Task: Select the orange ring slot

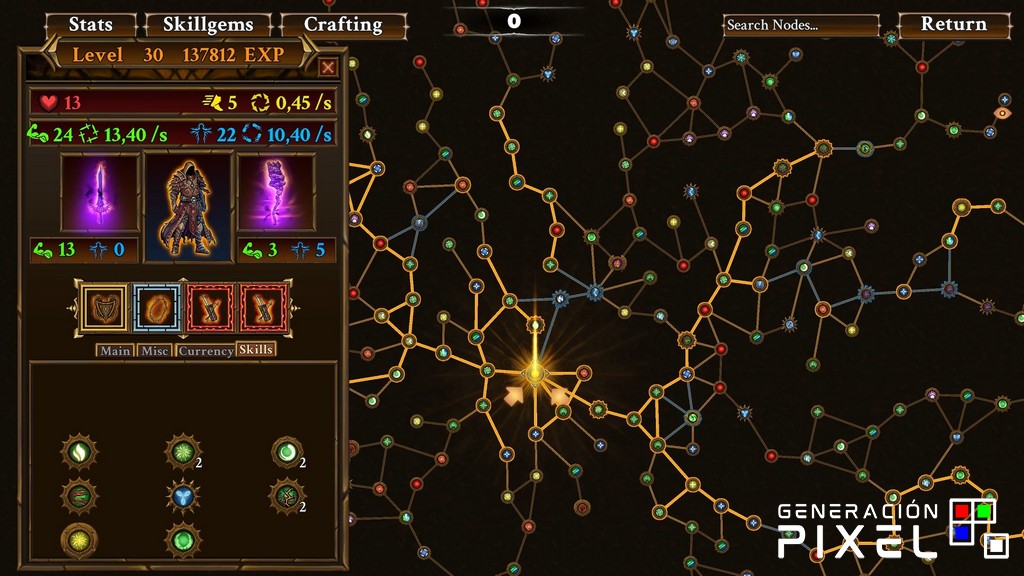Action: [x=156, y=307]
